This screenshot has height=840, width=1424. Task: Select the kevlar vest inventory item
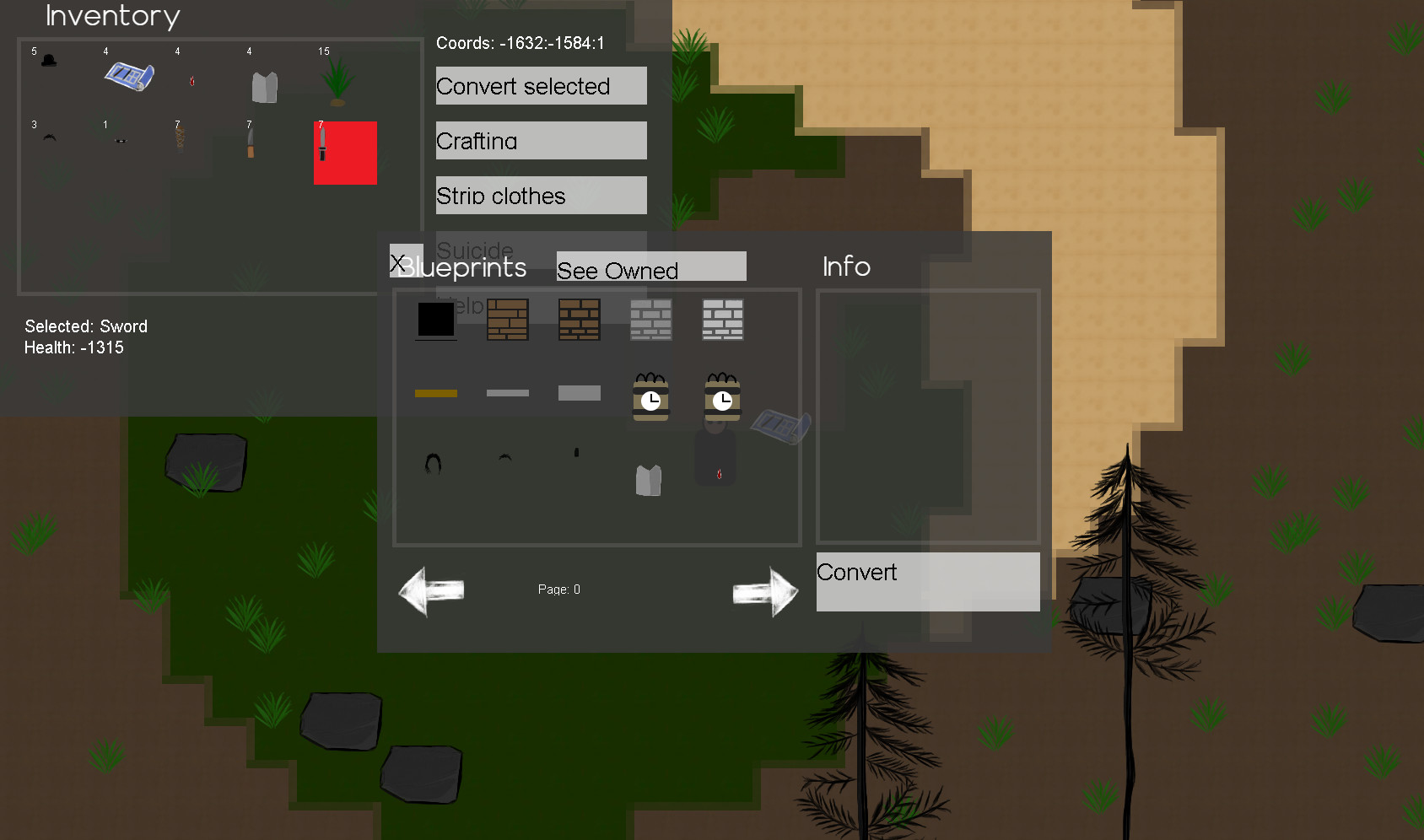point(263,84)
